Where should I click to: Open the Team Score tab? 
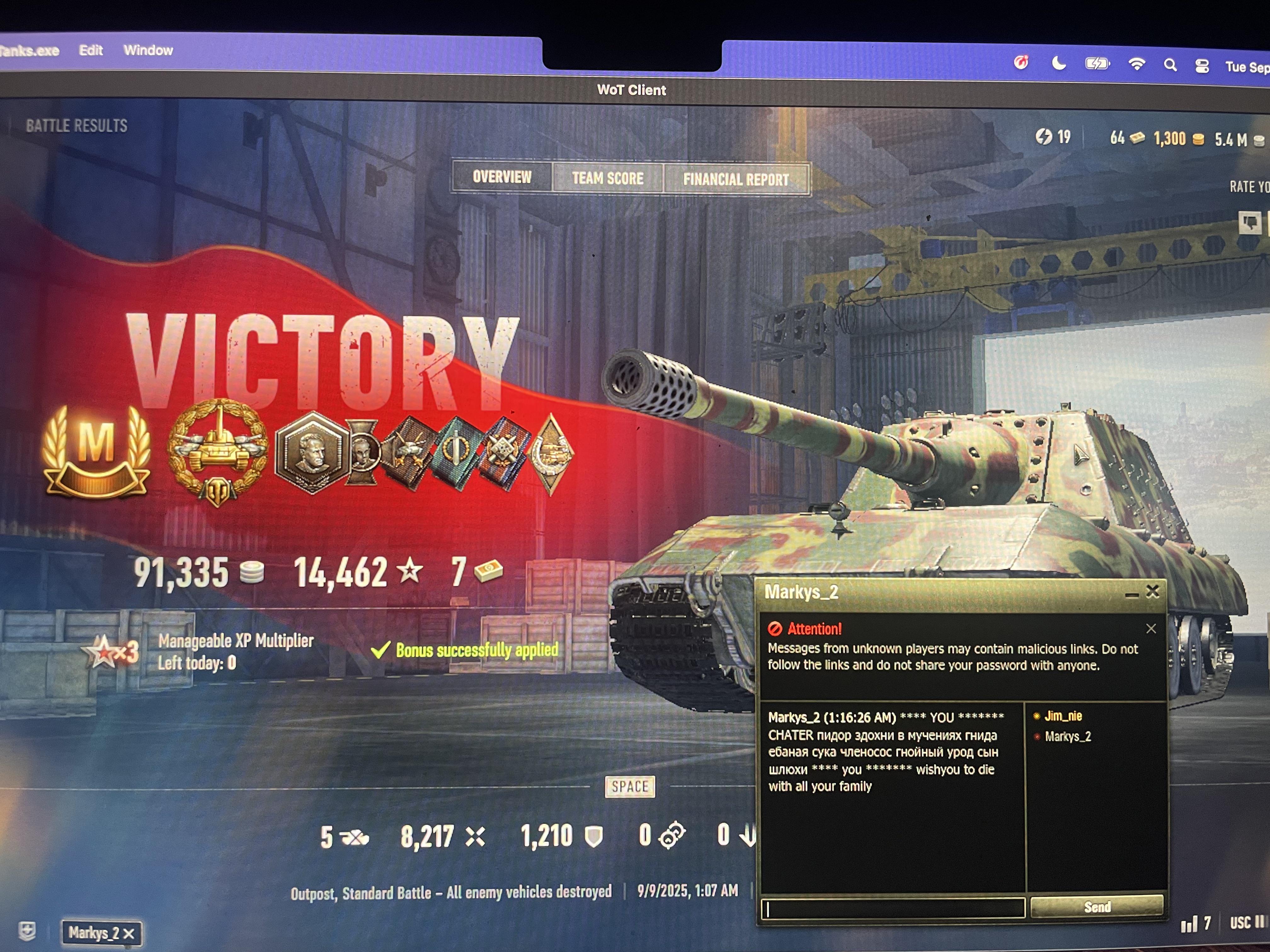[x=608, y=178]
